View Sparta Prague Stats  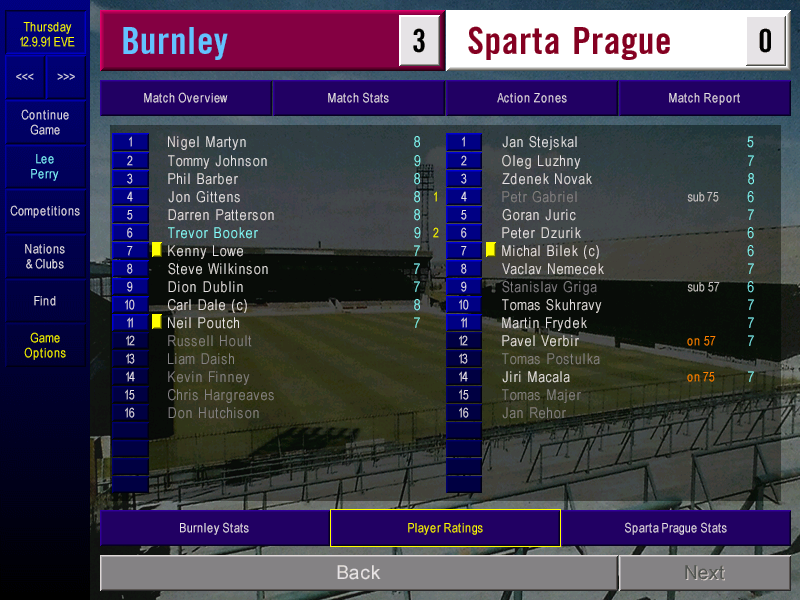click(x=675, y=528)
